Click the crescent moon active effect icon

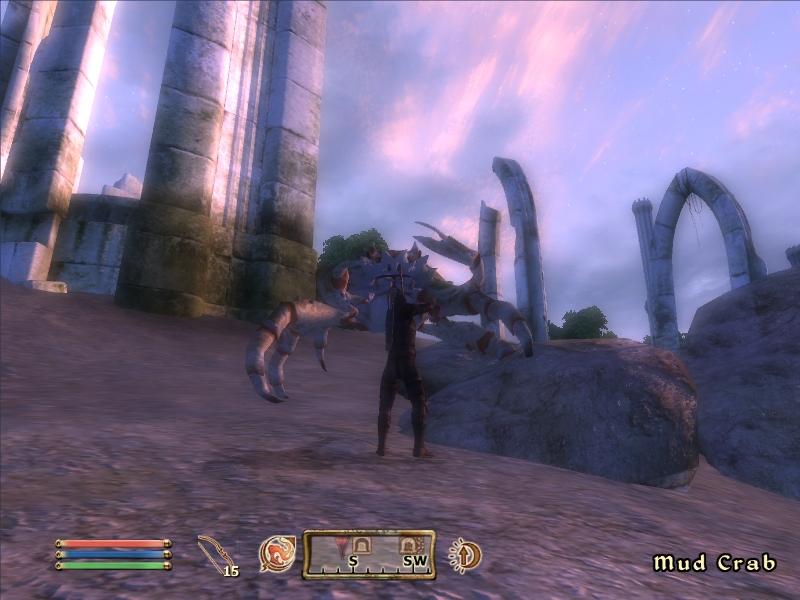[x=465, y=553]
